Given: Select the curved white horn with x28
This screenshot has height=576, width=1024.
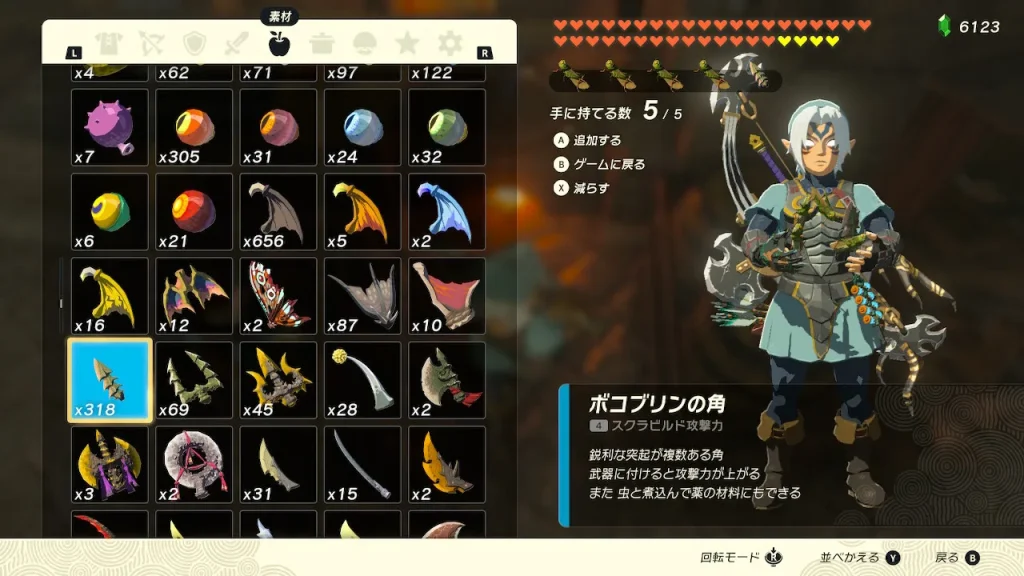Looking at the screenshot, I should [x=362, y=380].
